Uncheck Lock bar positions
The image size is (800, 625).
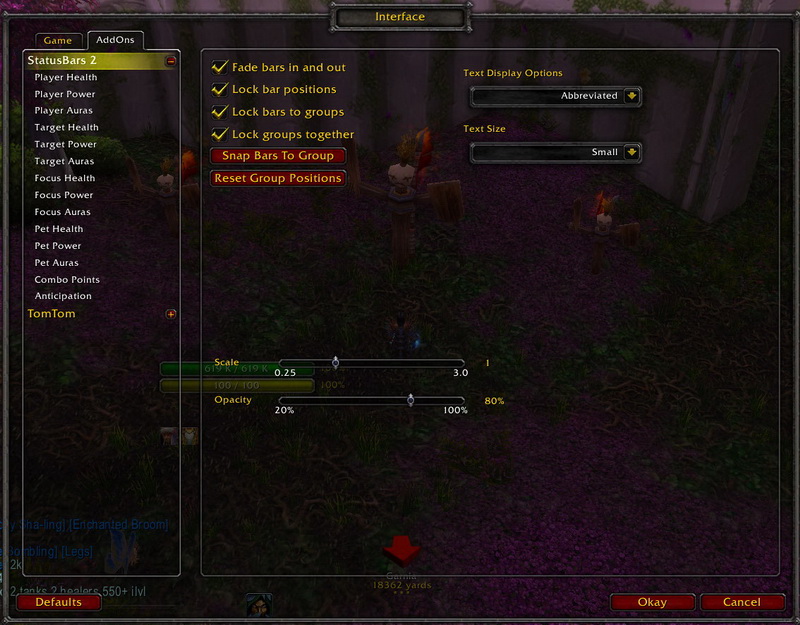pos(220,89)
